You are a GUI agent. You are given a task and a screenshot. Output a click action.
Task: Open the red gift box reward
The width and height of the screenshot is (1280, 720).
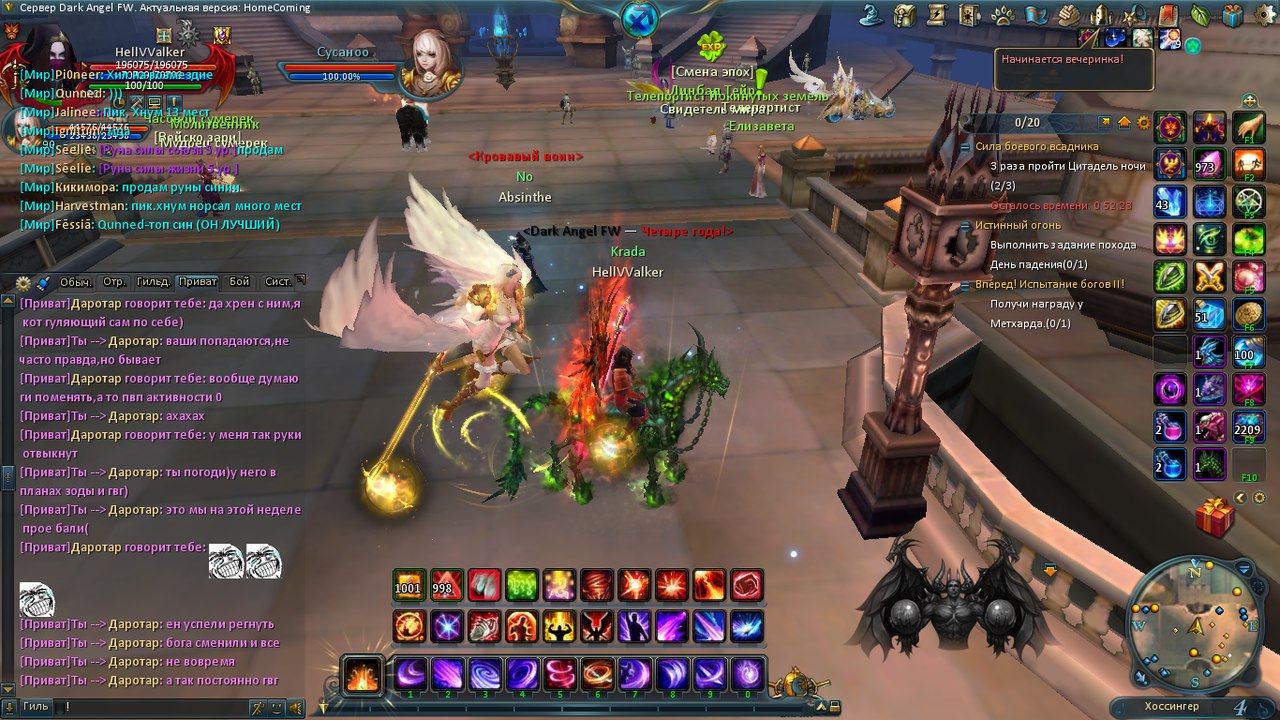1214,519
